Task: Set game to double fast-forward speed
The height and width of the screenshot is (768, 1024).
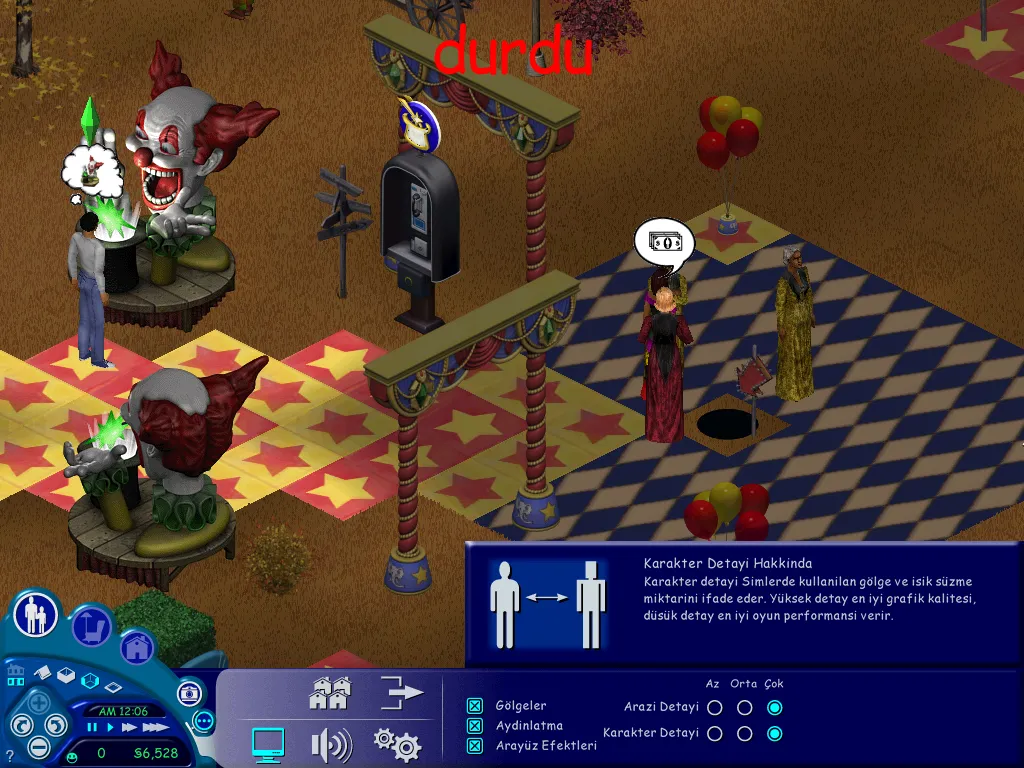Action: click(x=128, y=727)
